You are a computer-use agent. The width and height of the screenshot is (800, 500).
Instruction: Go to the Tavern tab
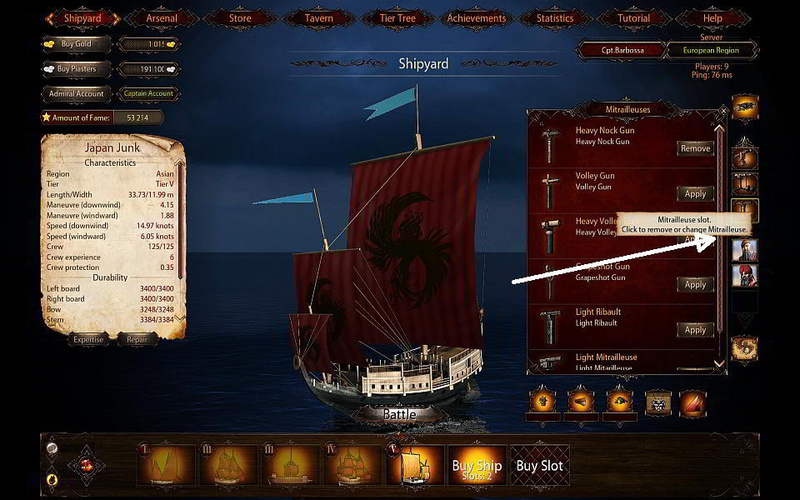(319, 17)
